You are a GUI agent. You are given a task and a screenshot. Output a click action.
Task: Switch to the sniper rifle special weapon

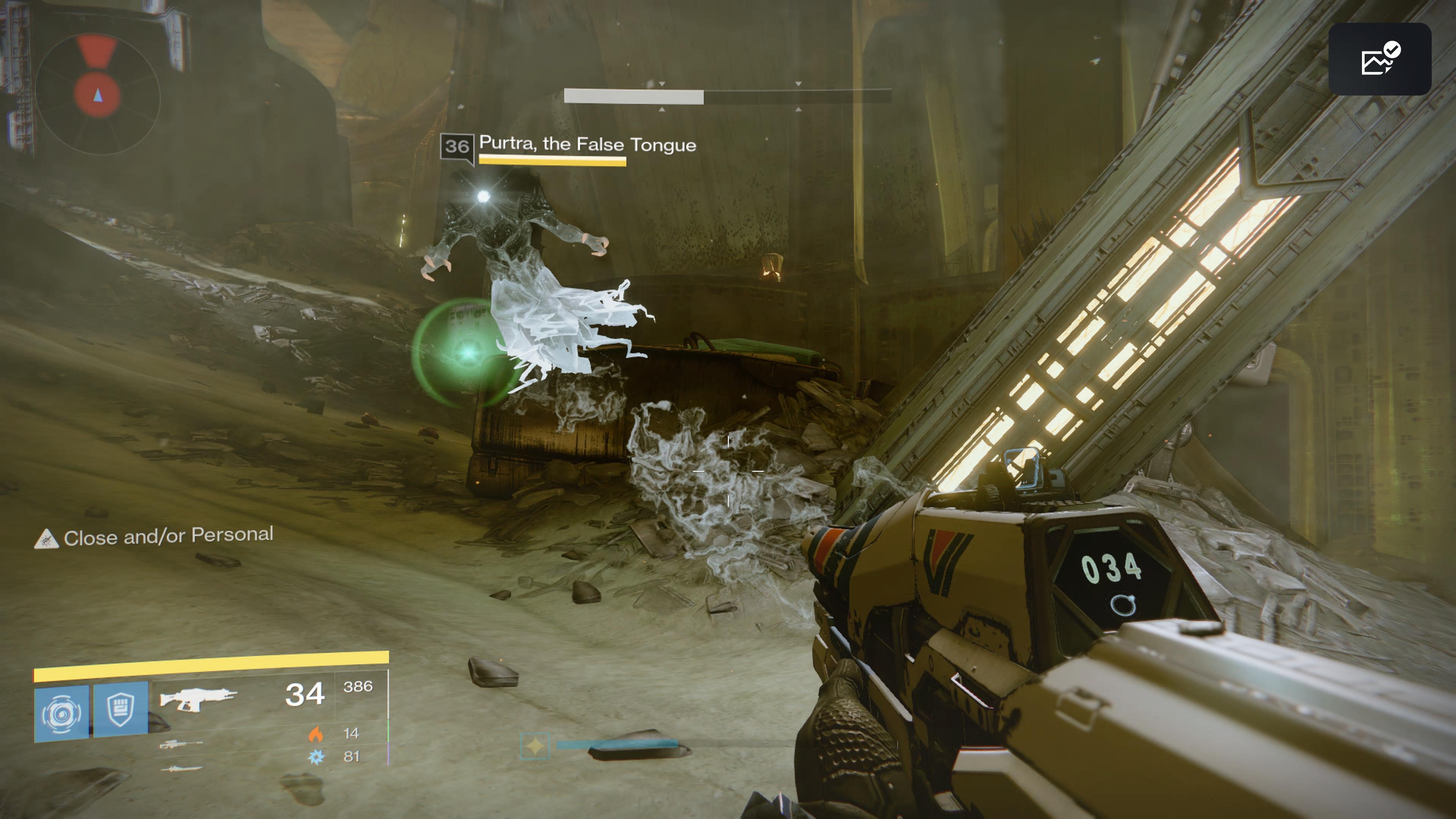180,744
